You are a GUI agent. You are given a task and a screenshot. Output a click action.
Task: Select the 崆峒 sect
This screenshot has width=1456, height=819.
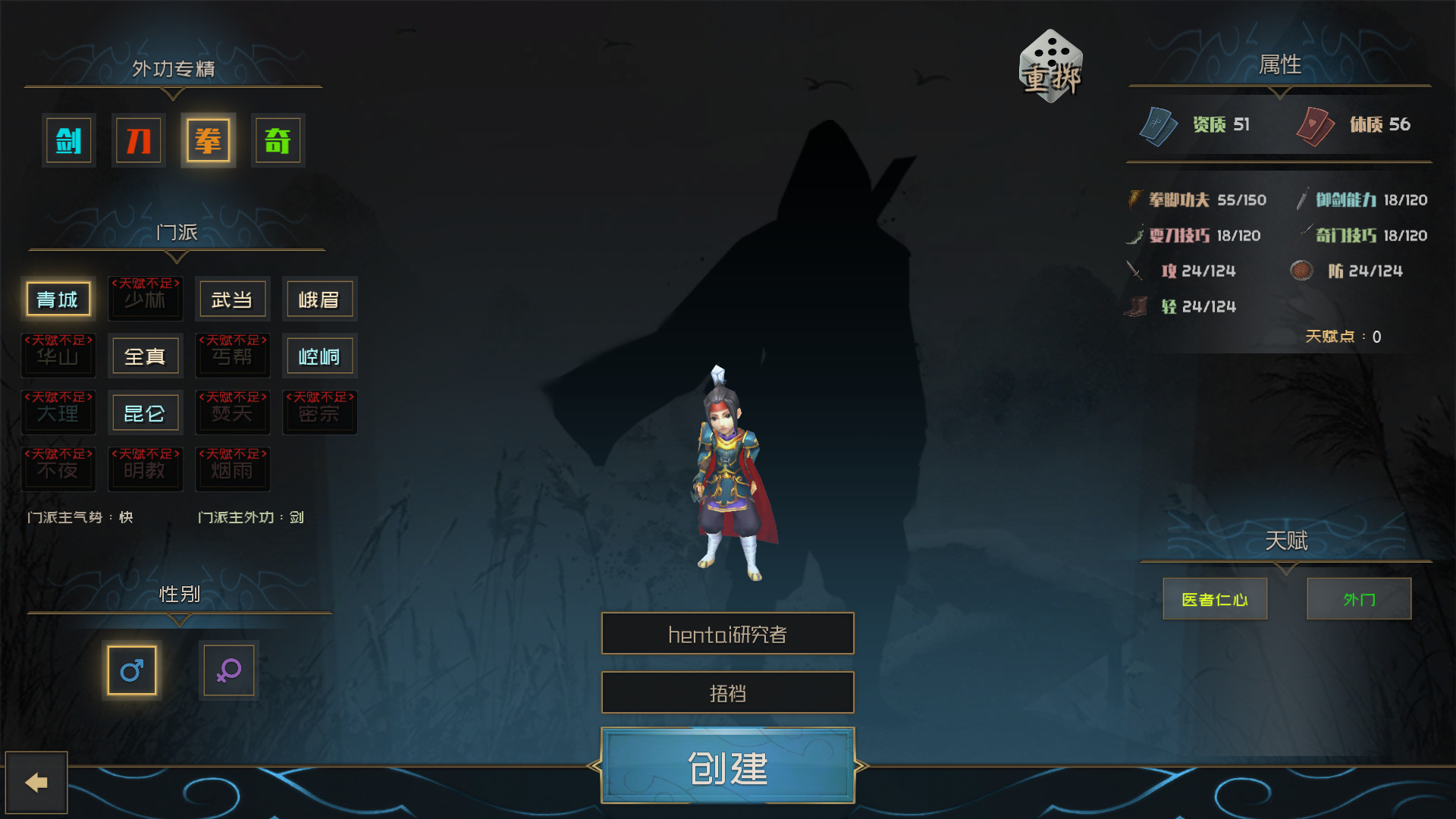319,356
